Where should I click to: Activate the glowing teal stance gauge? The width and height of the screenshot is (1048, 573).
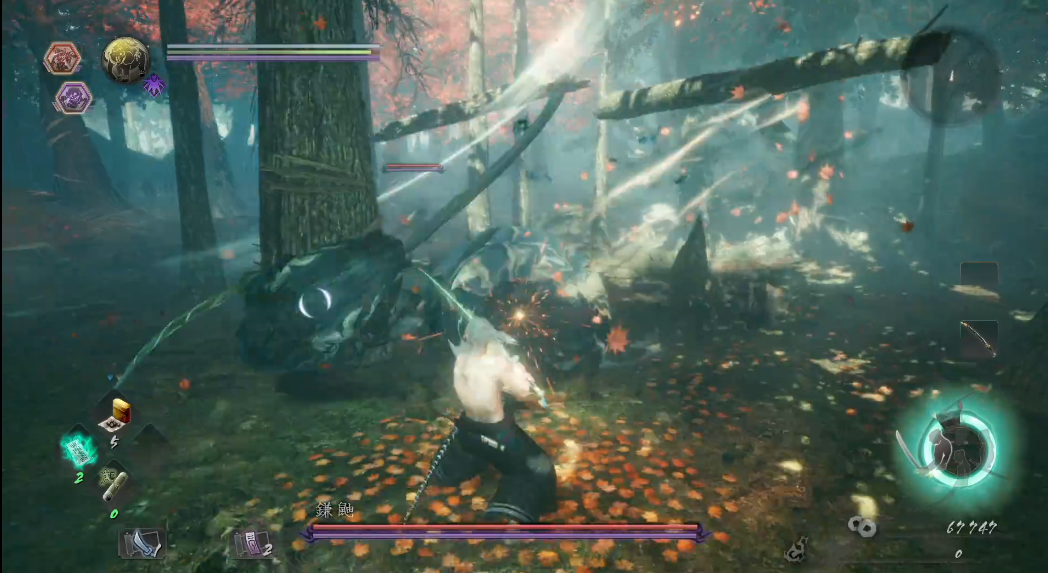click(x=957, y=442)
